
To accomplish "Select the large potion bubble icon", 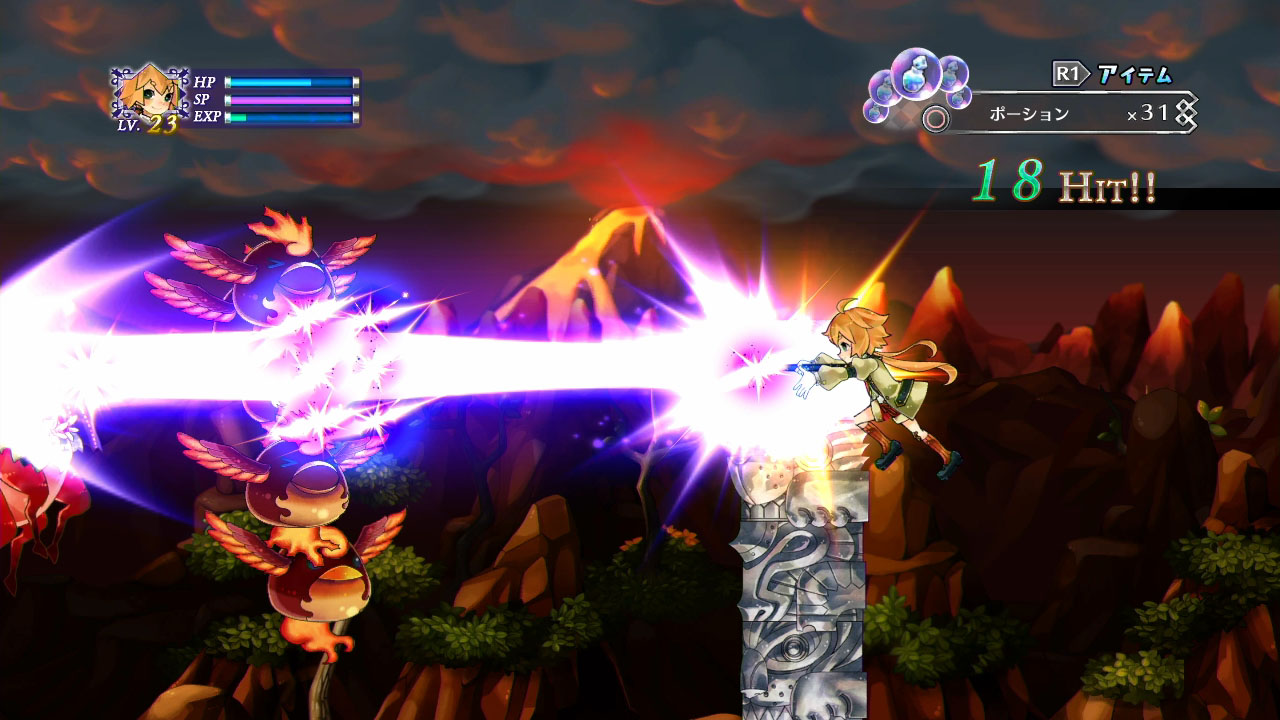I will click(917, 77).
